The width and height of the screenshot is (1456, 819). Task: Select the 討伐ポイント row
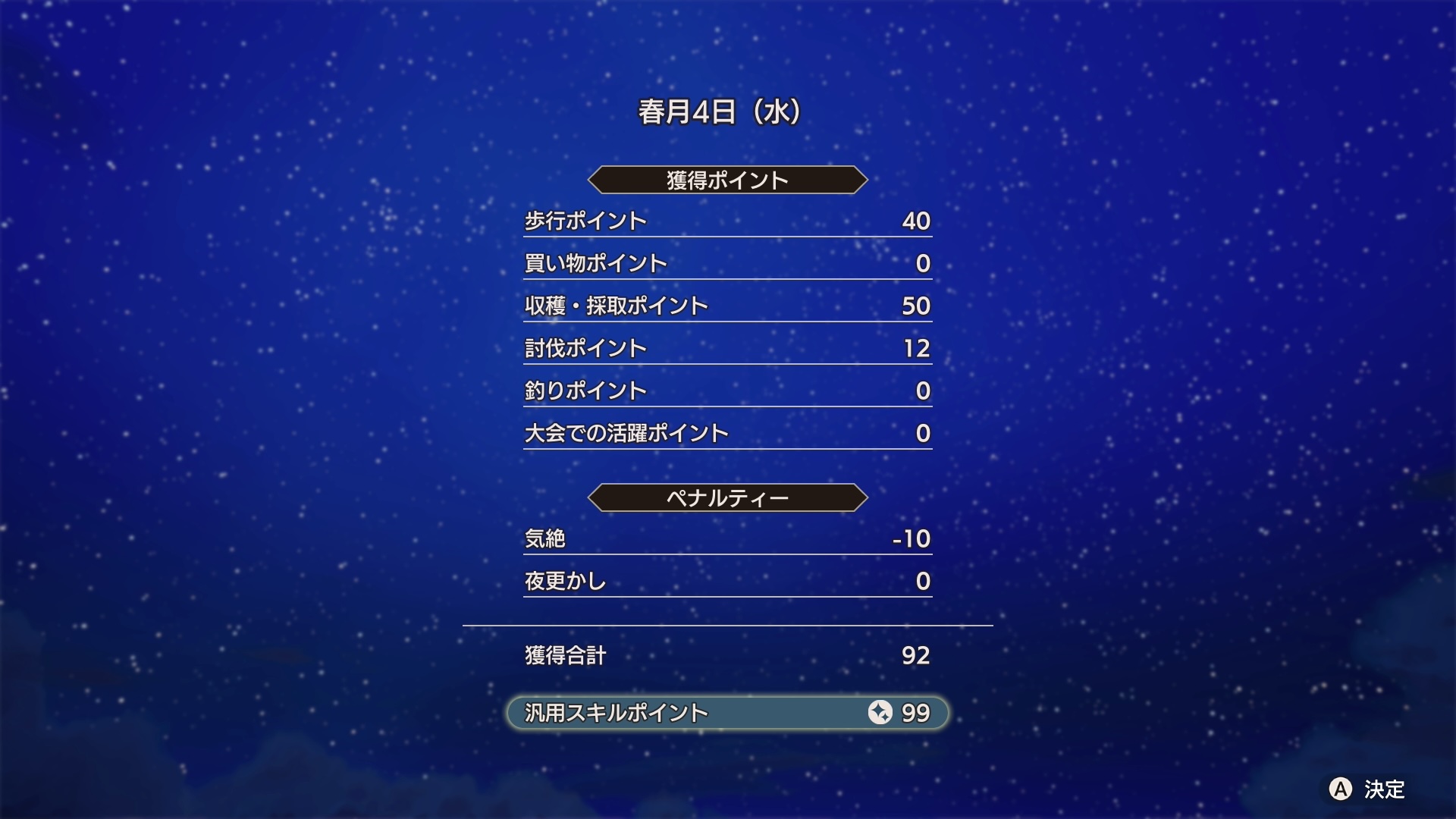(x=585, y=348)
